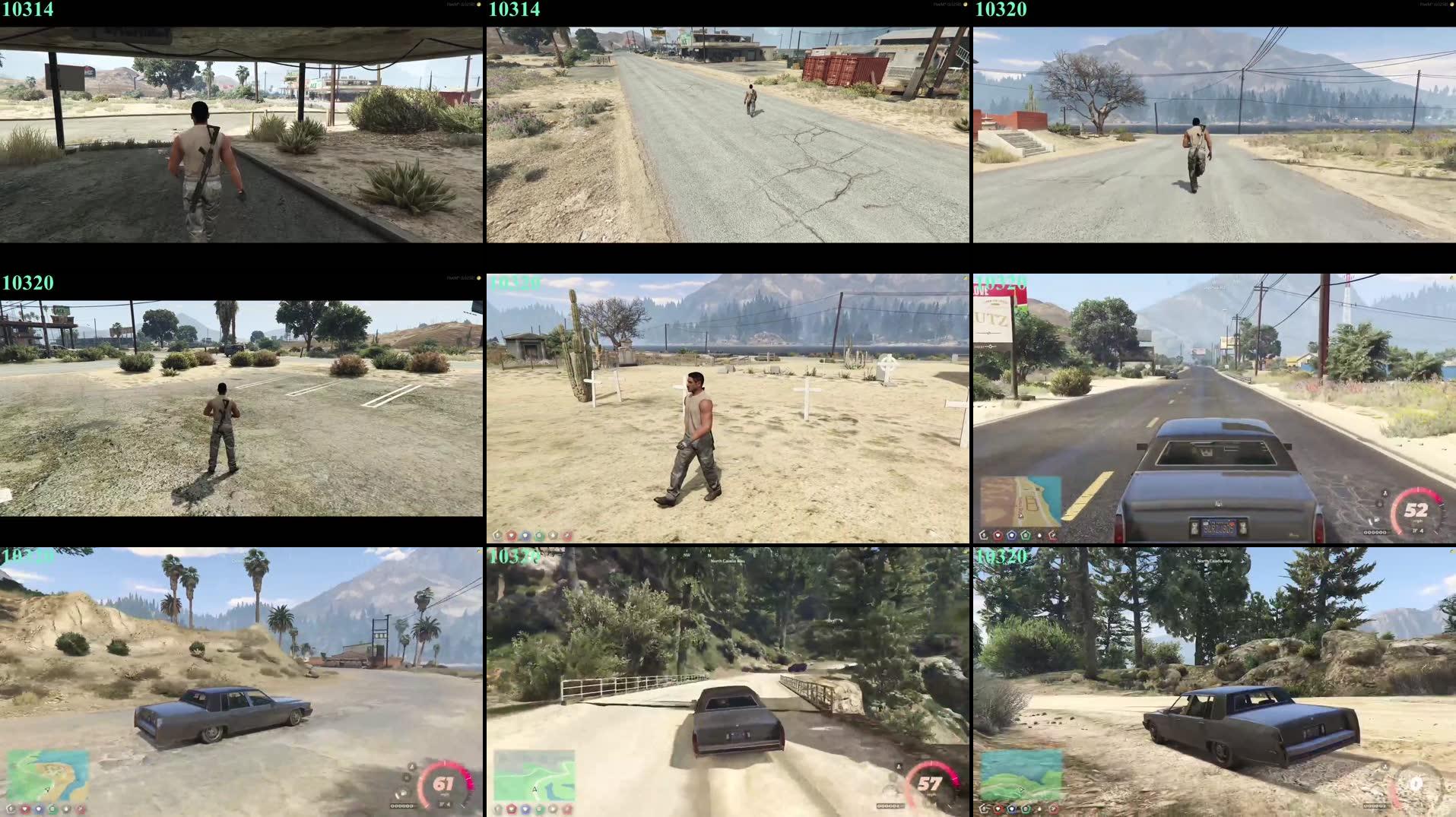
Task: Click the seatbelt status icon near the speedometer
Action: [x=1385, y=493]
